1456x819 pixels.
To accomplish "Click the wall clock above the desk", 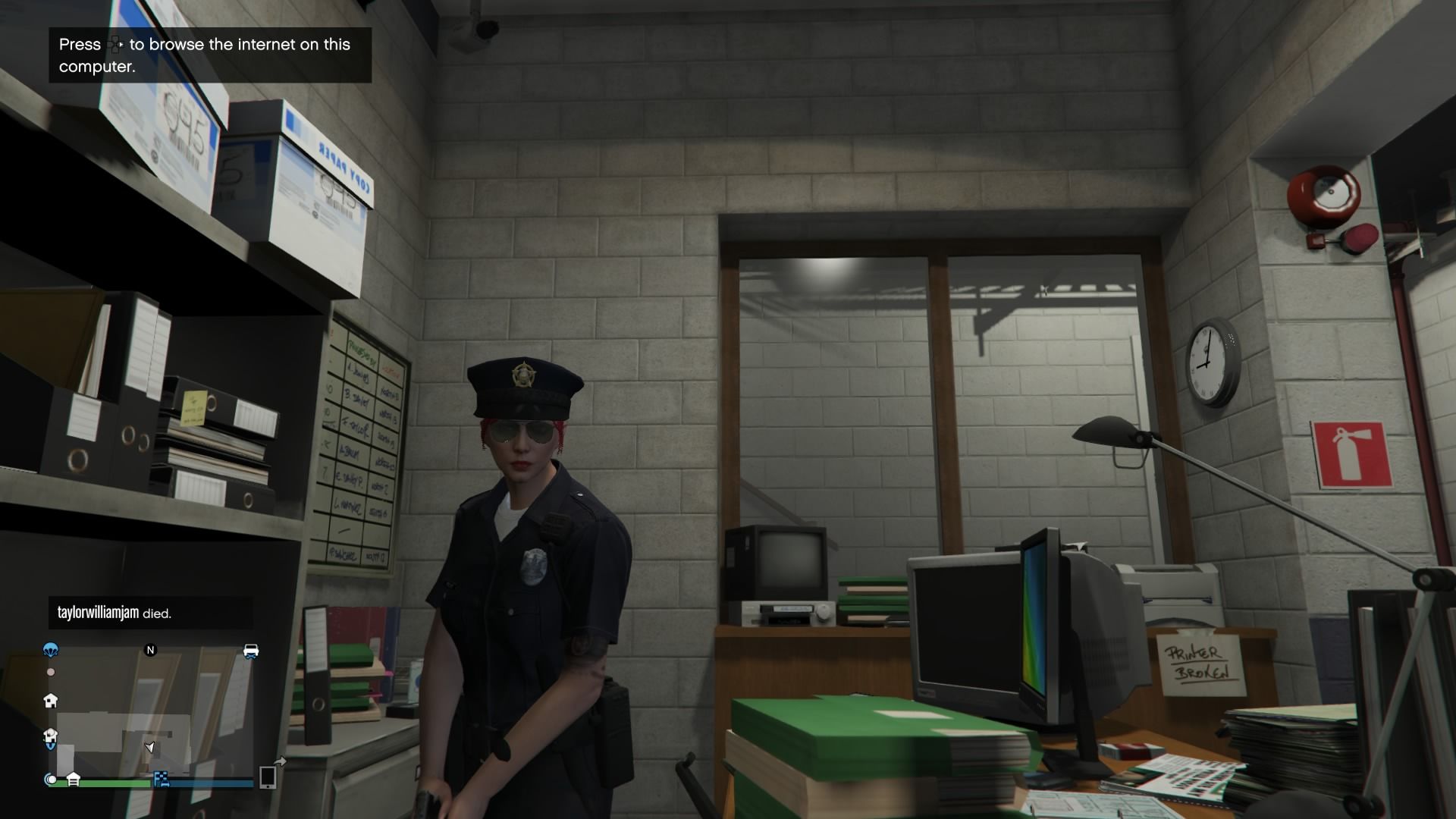I will click(x=1208, y=363).
